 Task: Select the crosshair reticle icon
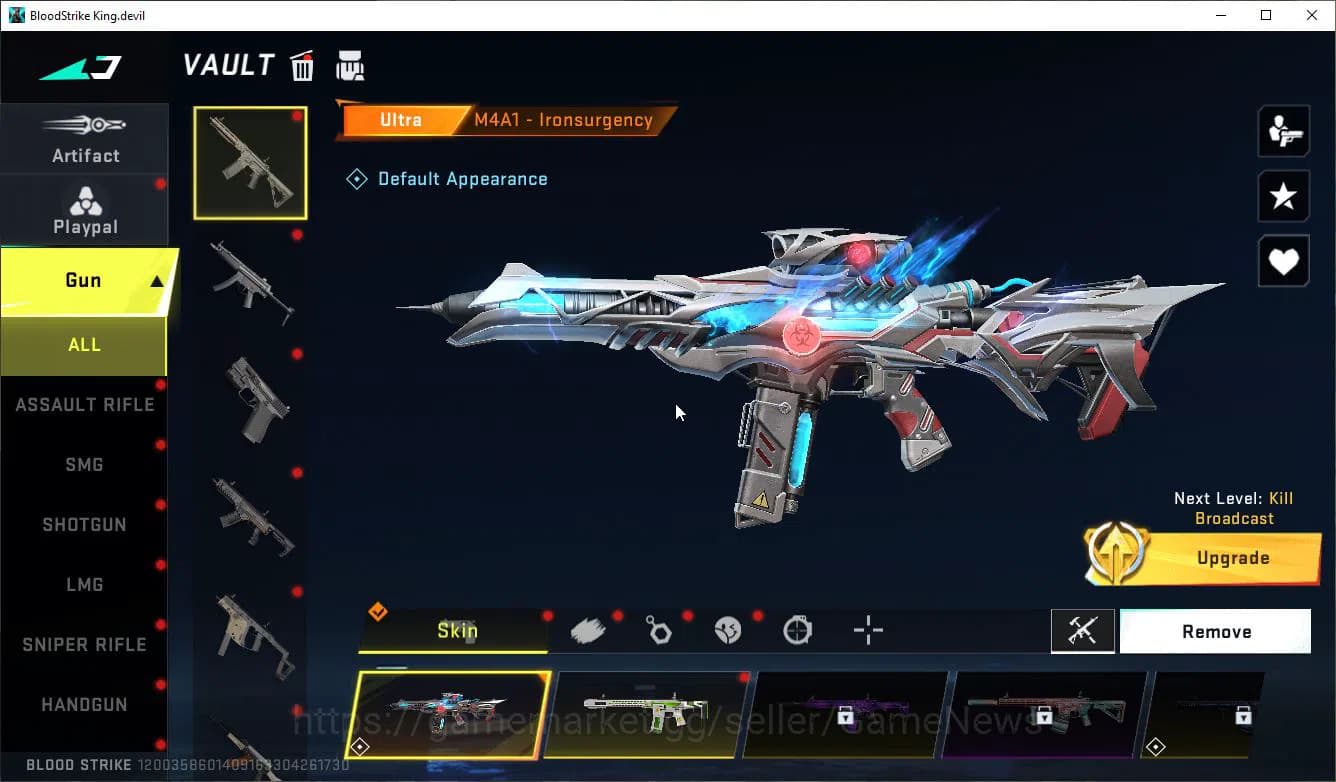coord(867,631)
